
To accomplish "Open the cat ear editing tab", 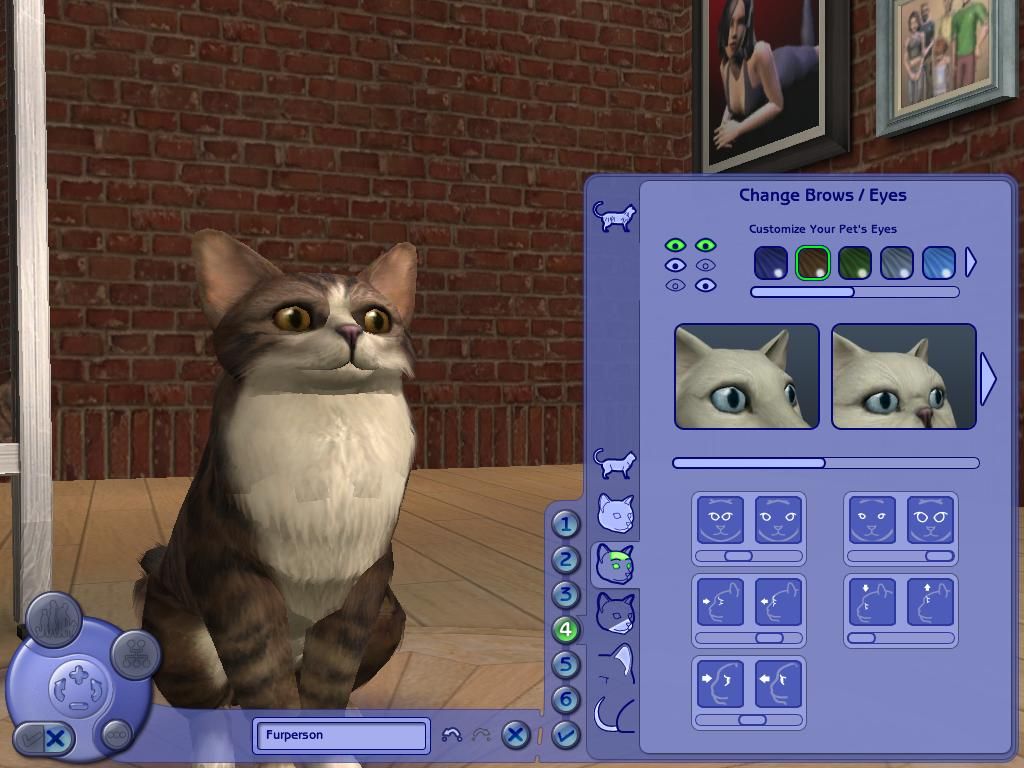I will point(617,661).
